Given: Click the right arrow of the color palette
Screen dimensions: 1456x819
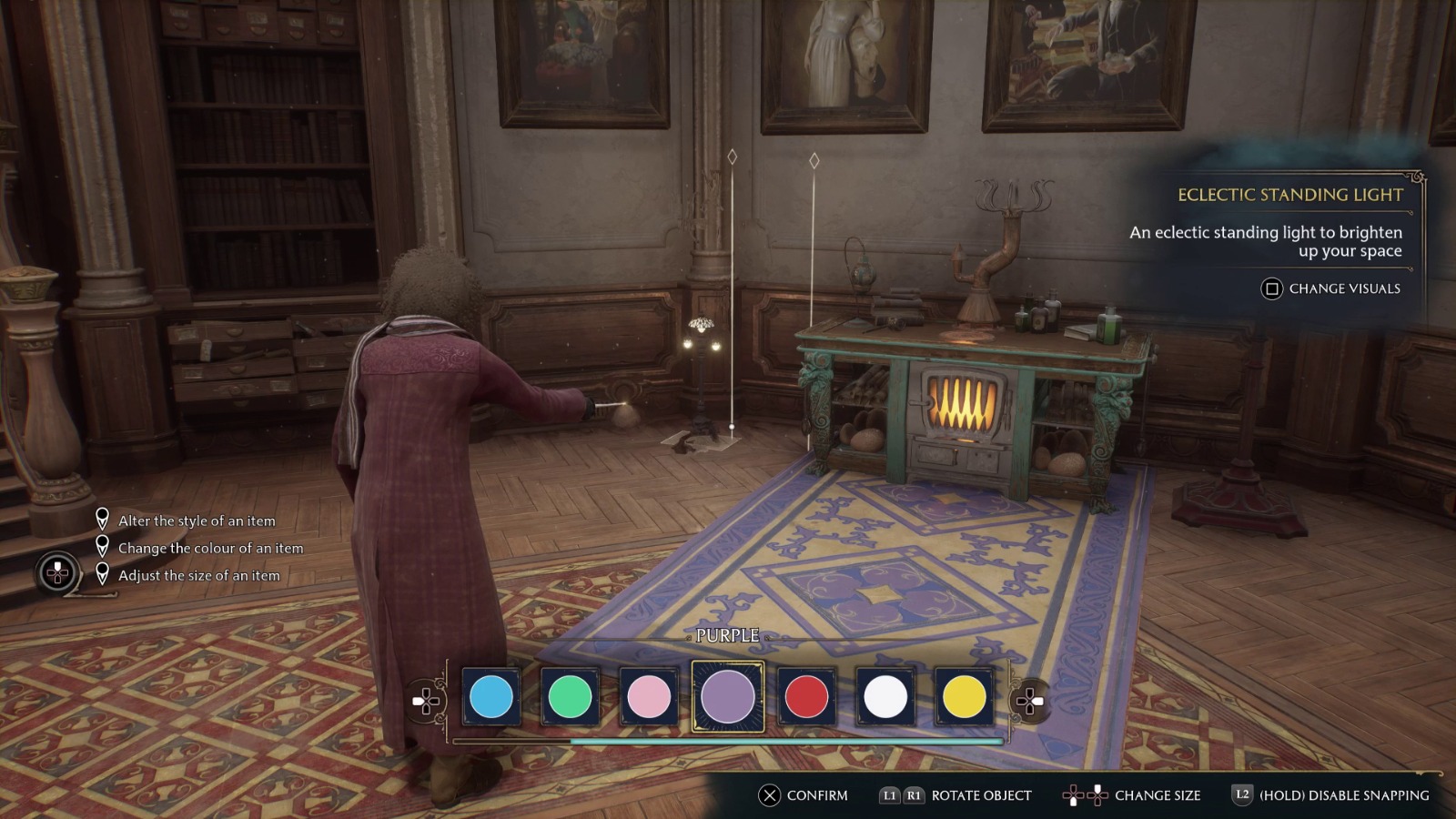Looking at the screenshot, I should (1038, 699).
